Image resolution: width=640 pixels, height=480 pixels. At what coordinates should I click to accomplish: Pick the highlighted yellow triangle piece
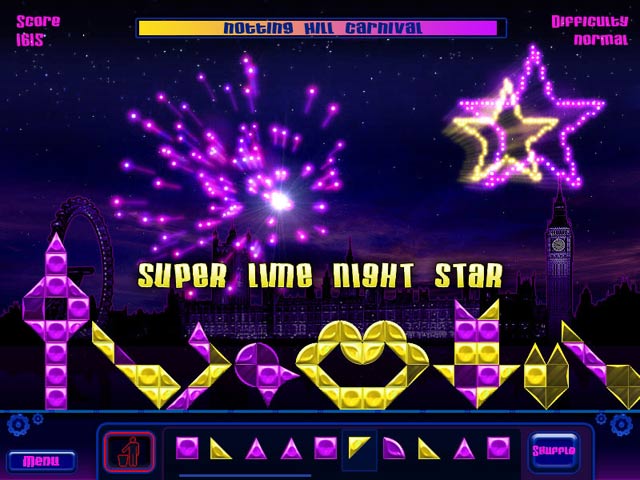click(x=359, y=447)
